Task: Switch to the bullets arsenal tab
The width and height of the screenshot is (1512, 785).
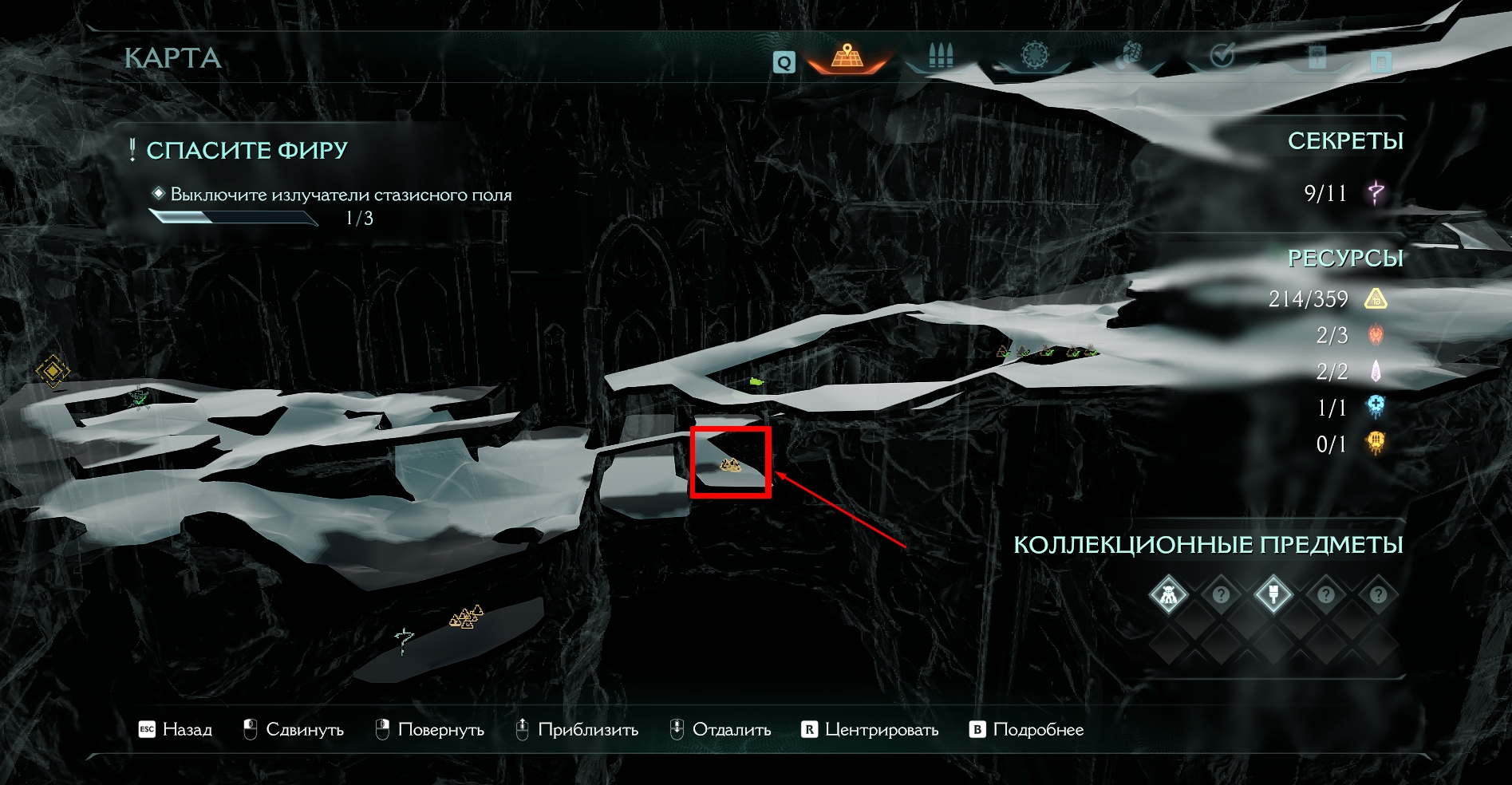Action: pyautogui.click(x=941, y=57)
